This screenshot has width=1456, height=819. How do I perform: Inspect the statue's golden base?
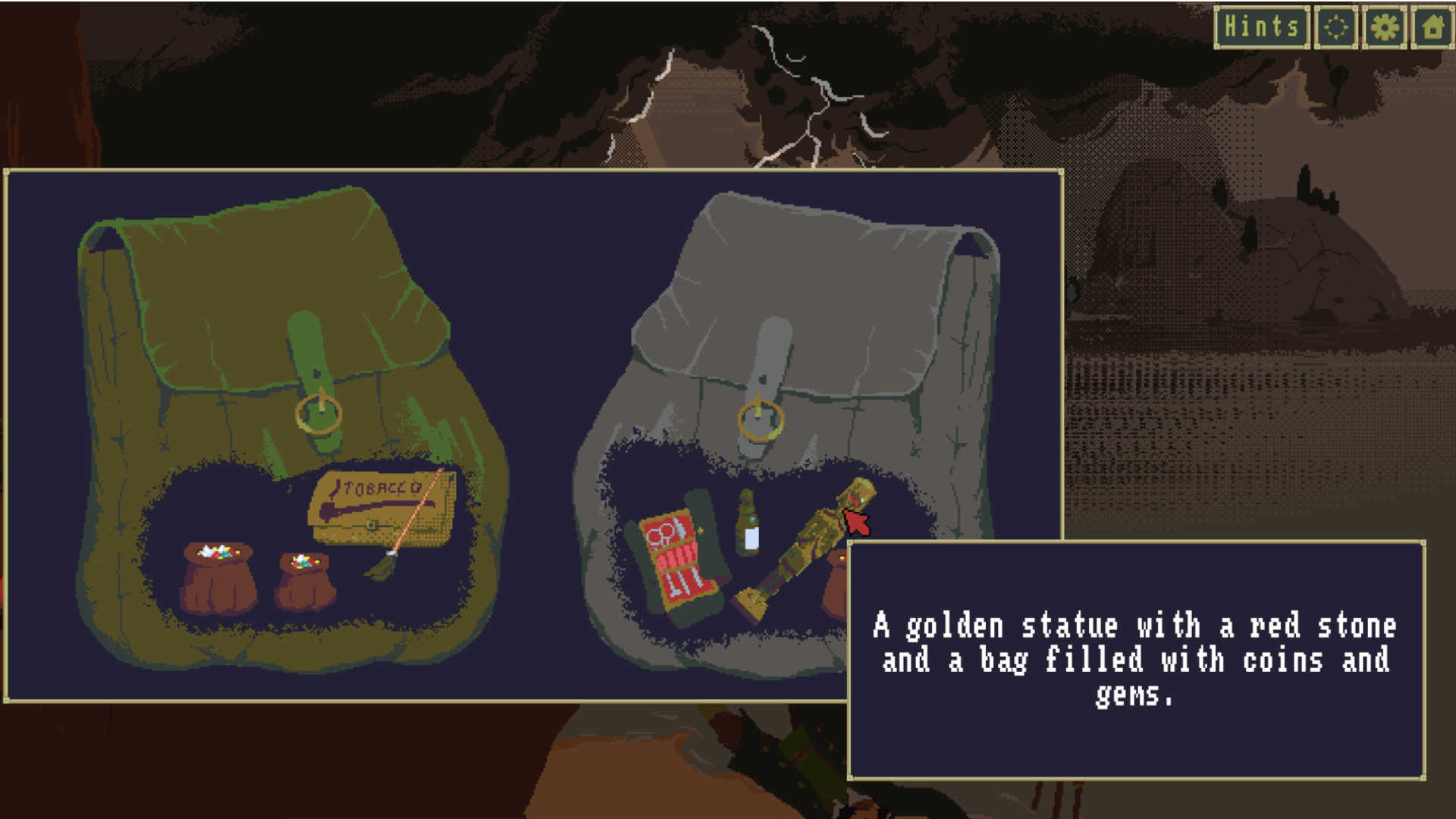pyautogui.click(x=751, y=601)
